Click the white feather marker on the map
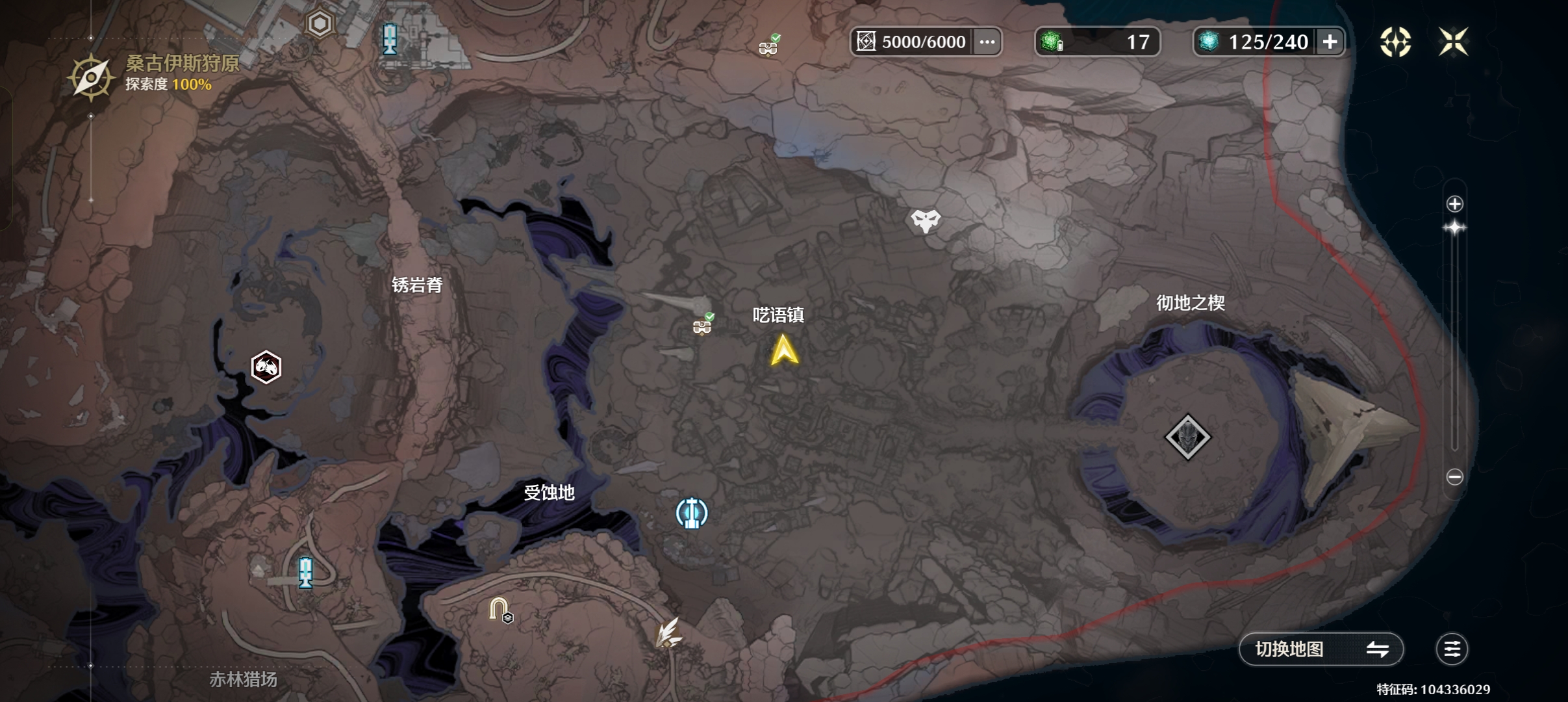 pyautogui.click(x=668, y=632)
